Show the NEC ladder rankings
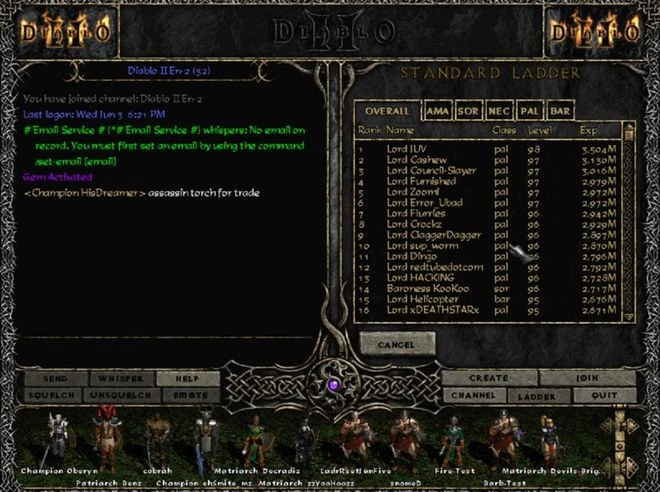 point(499,111)
